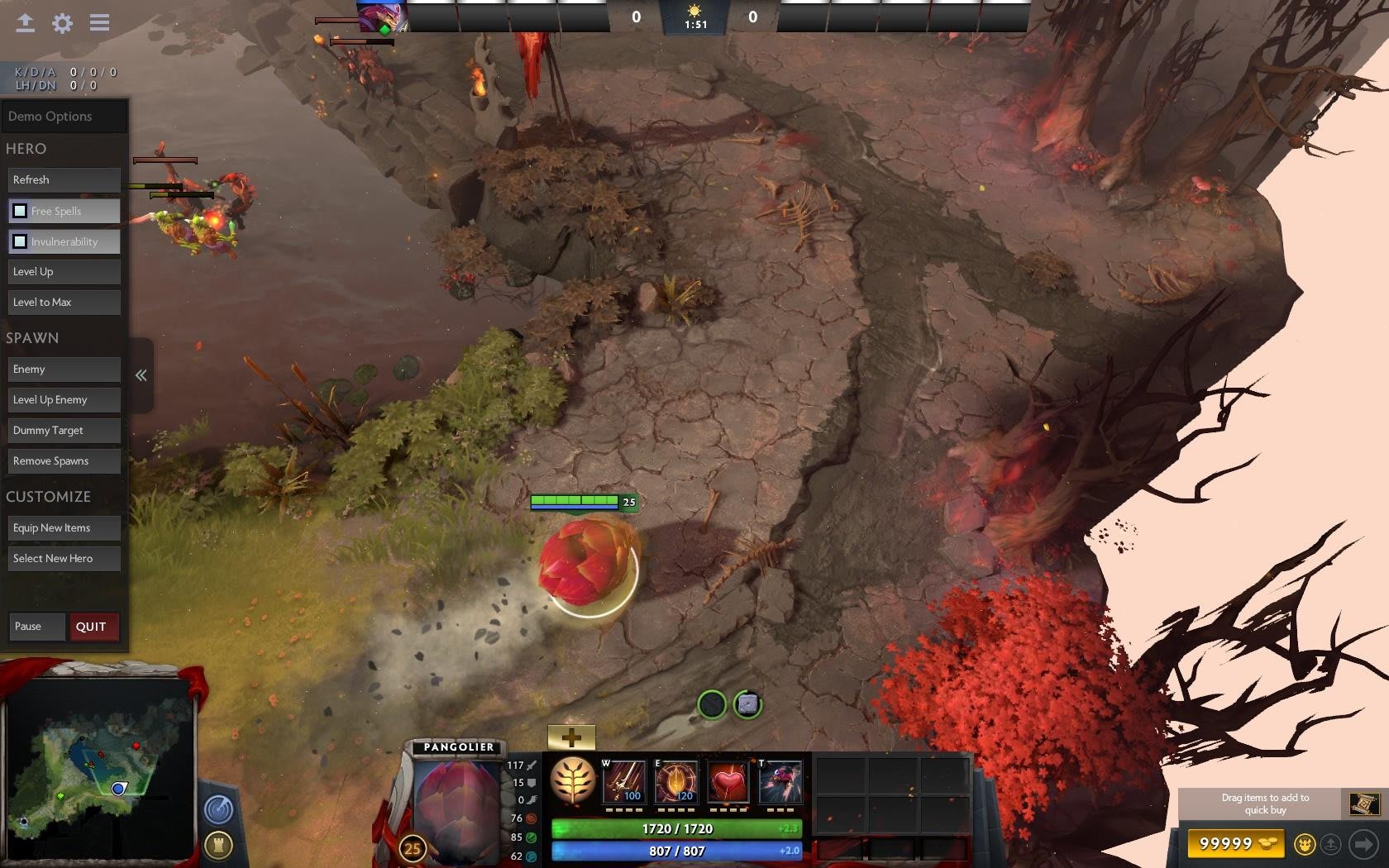Open the talent tree icon
This screenshot has width=1389, height=868.
click(x=573, y=781)
